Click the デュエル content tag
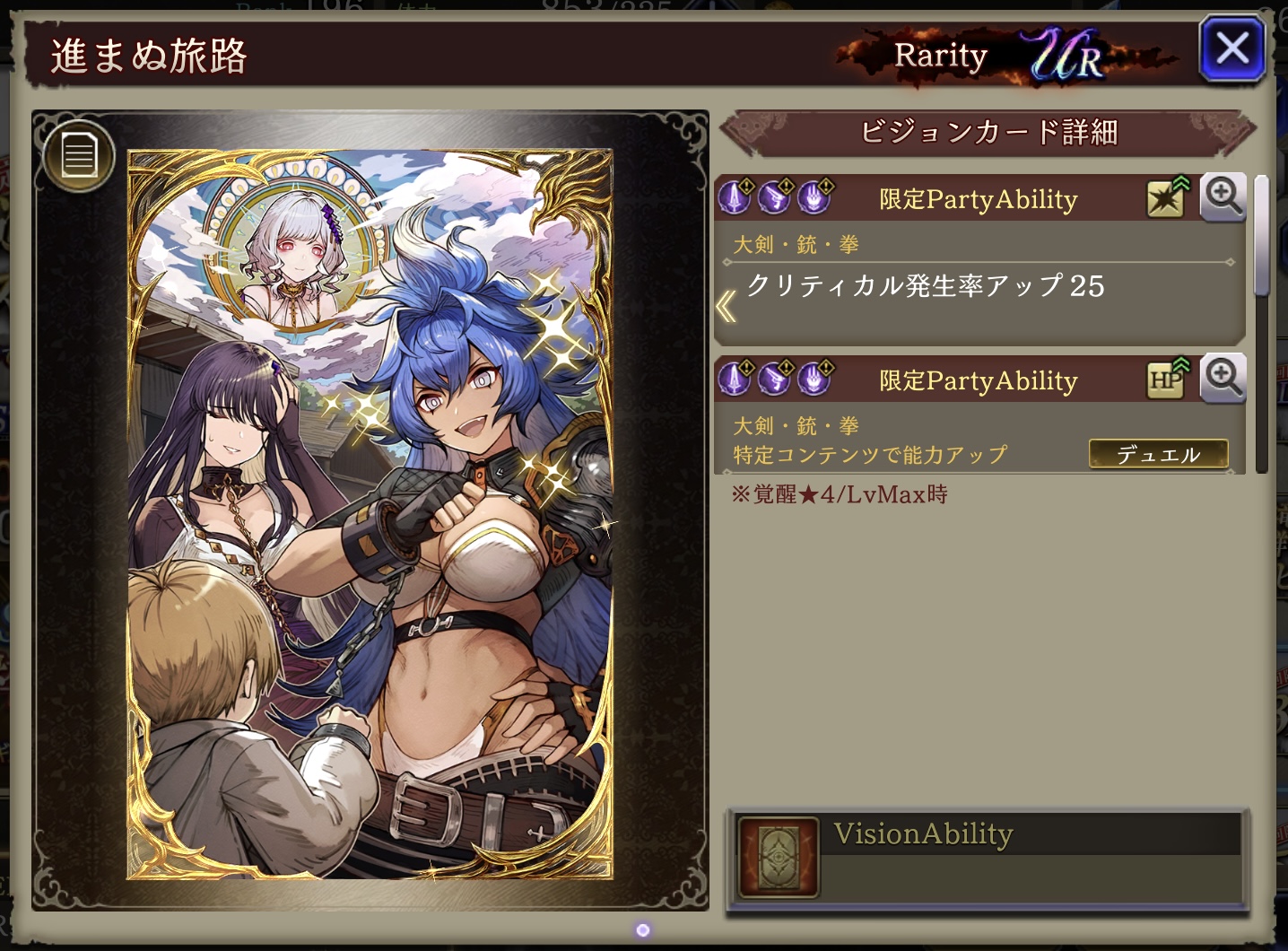The width and height of the screenshot is (1288, 951). (1158, 455)
